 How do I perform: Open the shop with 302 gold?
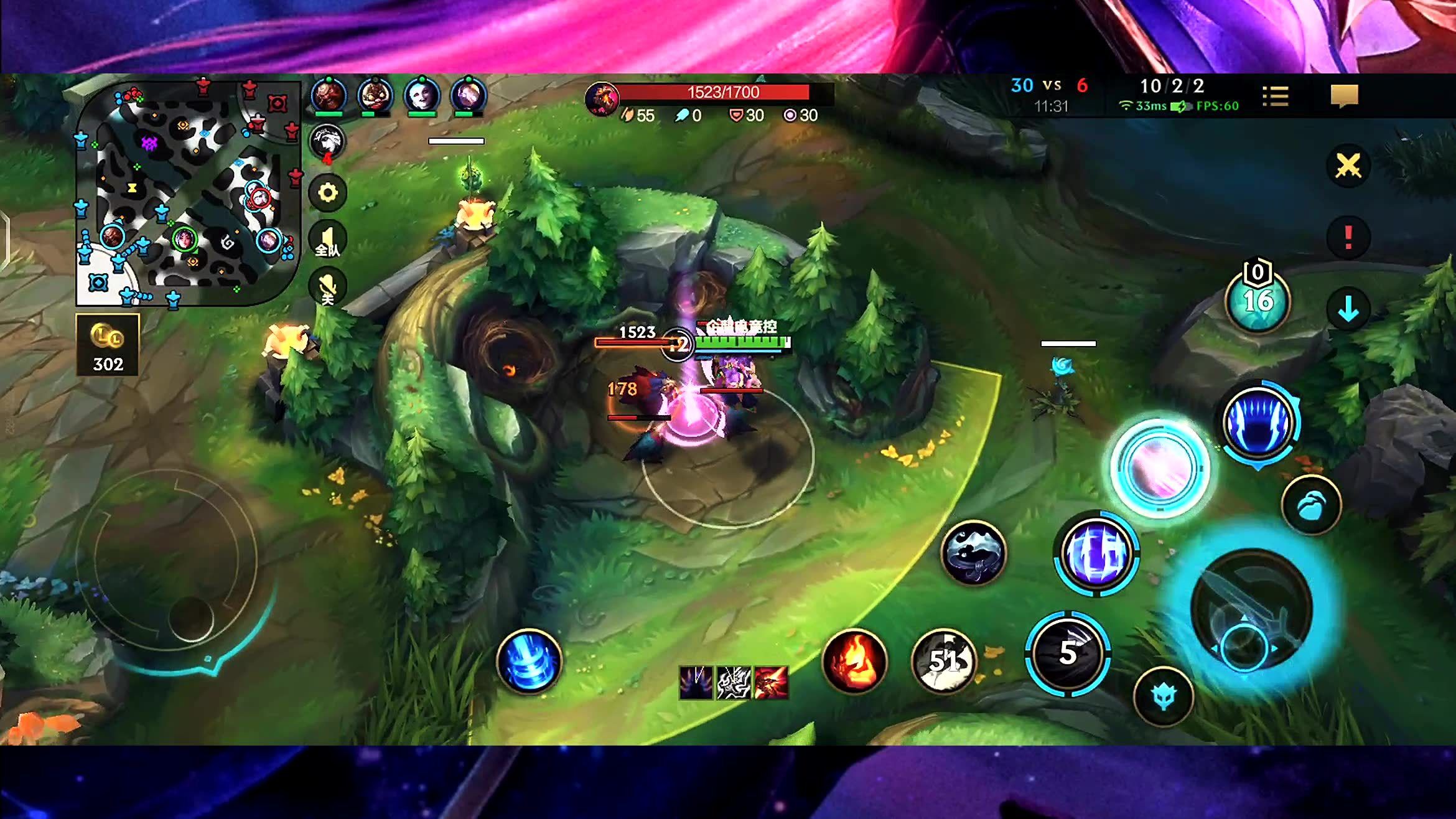click(107, 344)
